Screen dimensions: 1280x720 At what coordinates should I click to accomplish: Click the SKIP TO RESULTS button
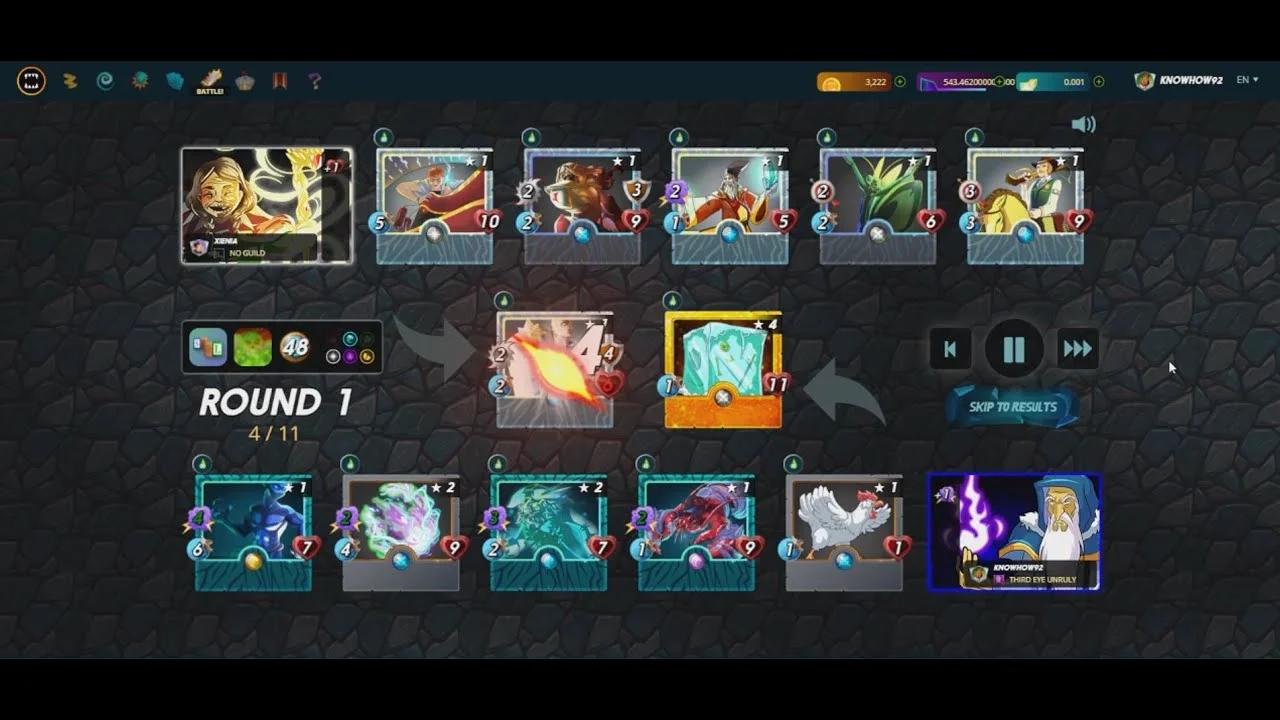[1011, 408]
